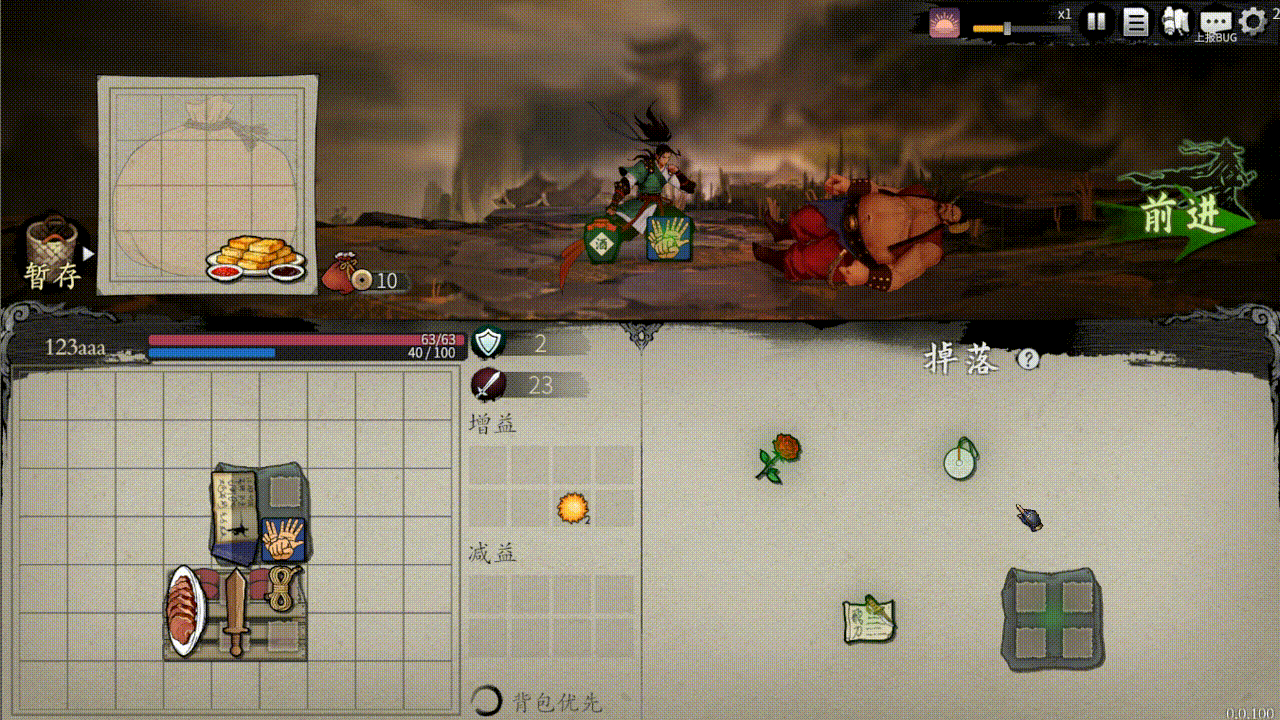Inspect the sun buff icon under 增益
Screen dimensions: 1280x720
coord(572,508)
